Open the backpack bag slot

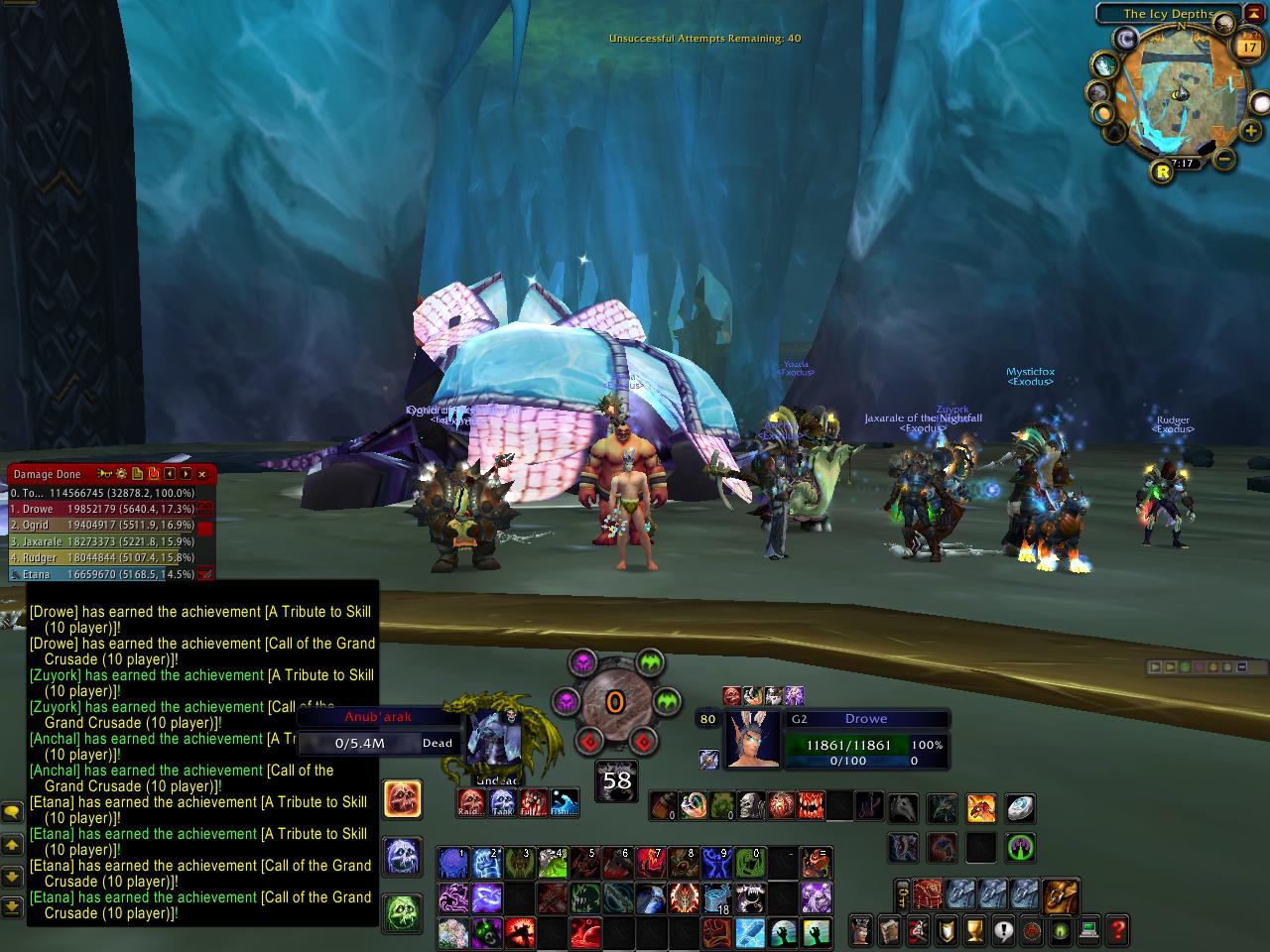(1061, 895)
